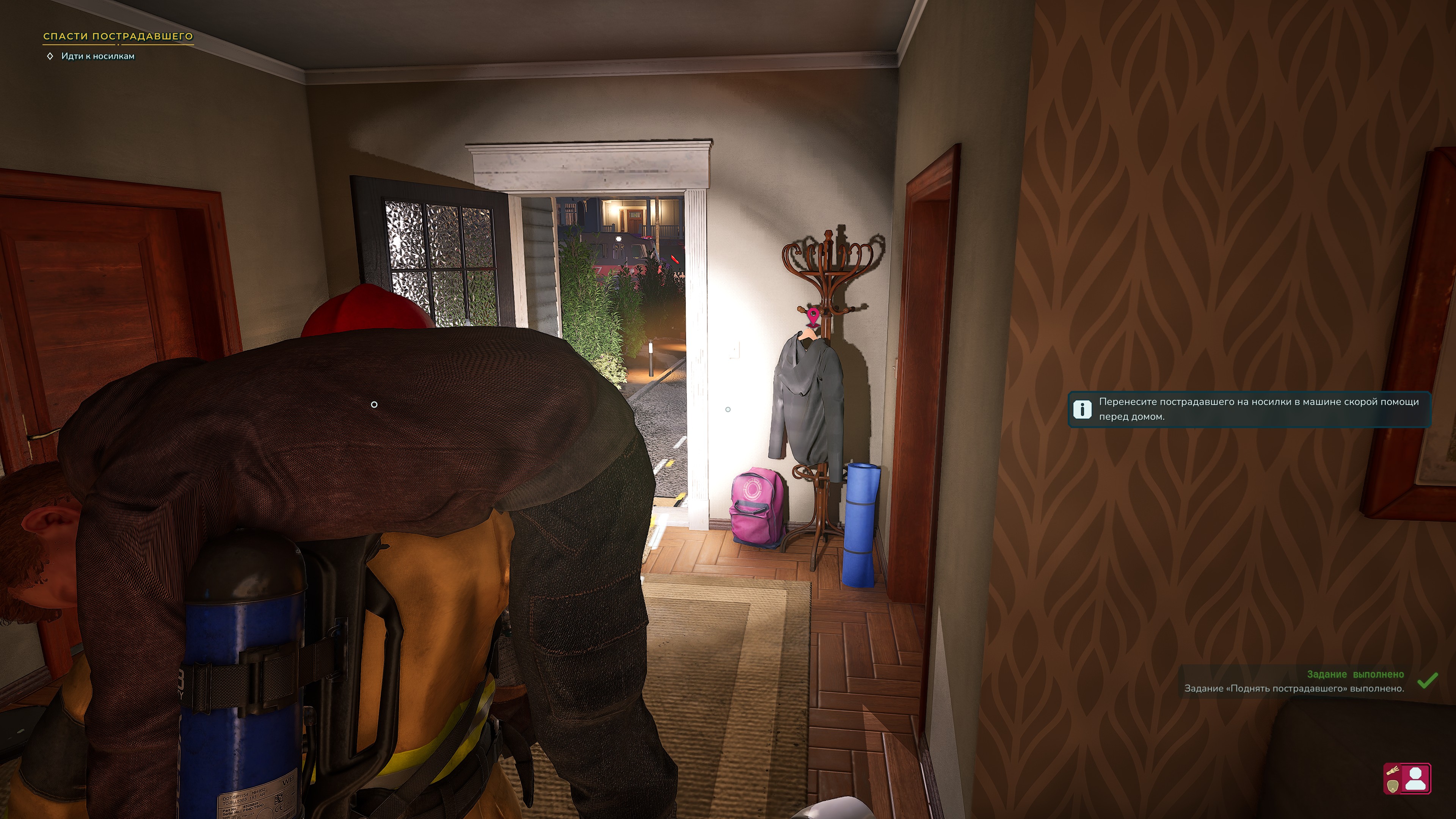
Task: Select the carried person icon
Action: pyautogui.click(x=1415, y=778)
